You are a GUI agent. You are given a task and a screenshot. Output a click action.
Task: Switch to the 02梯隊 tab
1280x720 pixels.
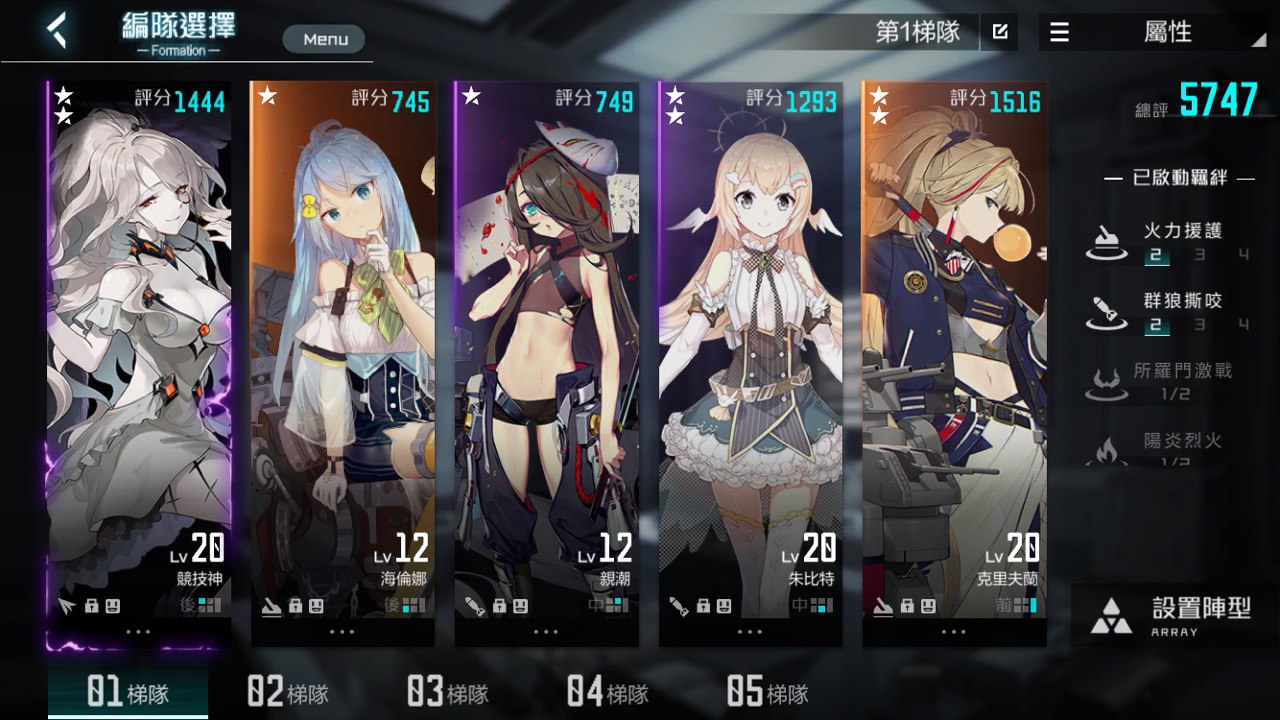click(x=288, y=692)
